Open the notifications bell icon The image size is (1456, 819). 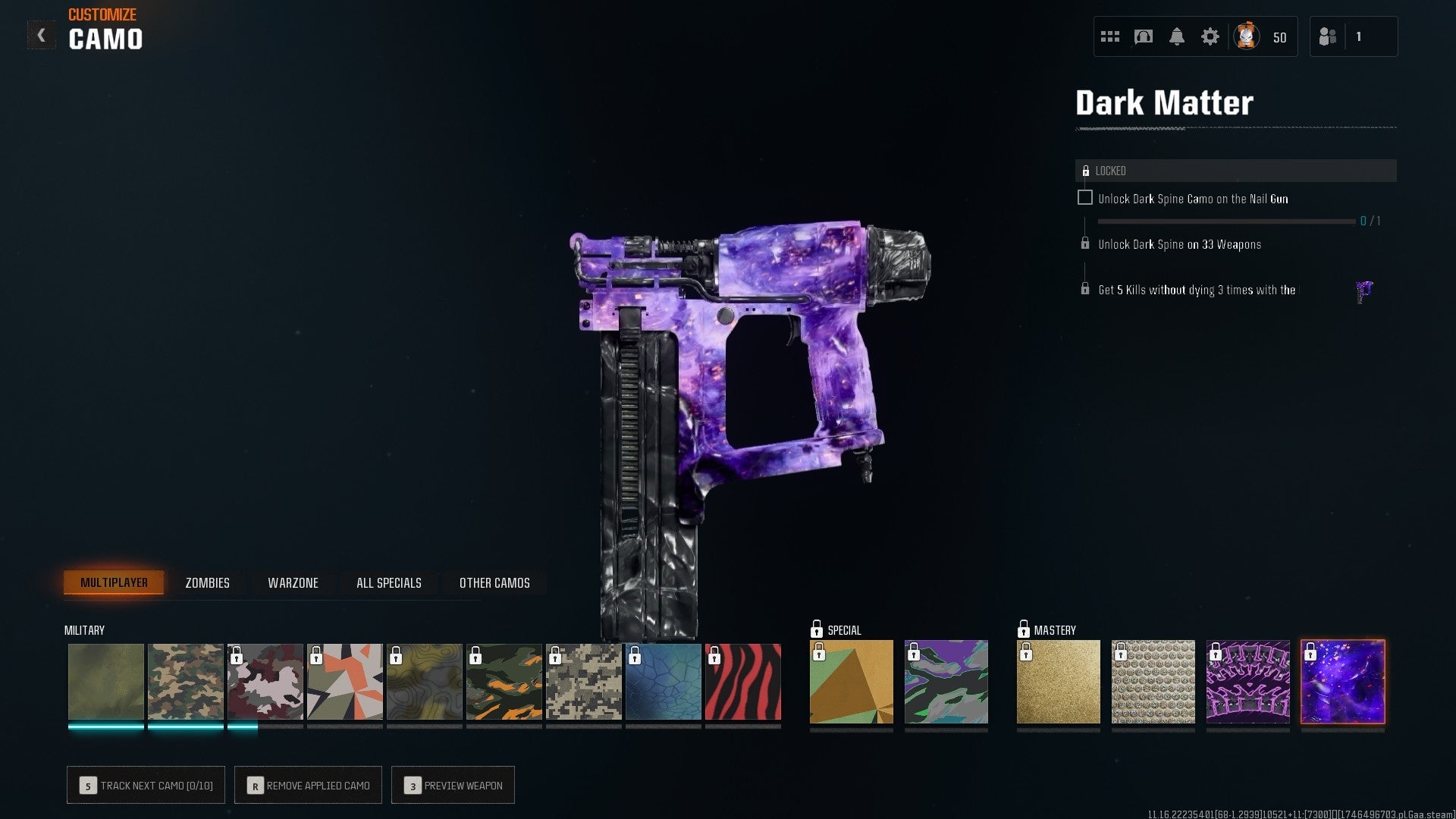pyautogui.click(x=1177, y=35)
